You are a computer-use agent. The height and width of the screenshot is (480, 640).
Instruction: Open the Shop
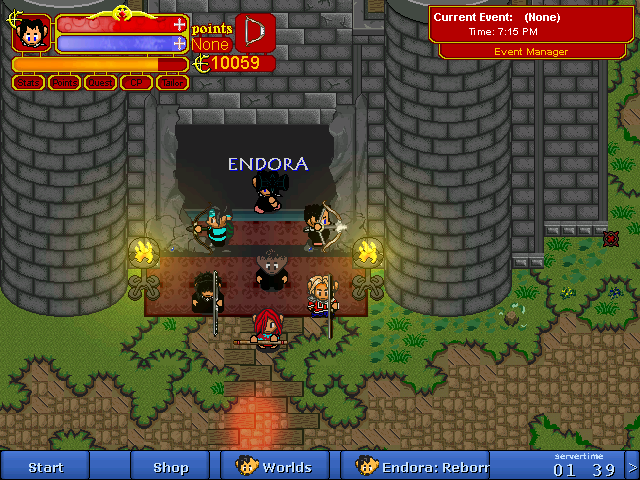tap(170, 467)
